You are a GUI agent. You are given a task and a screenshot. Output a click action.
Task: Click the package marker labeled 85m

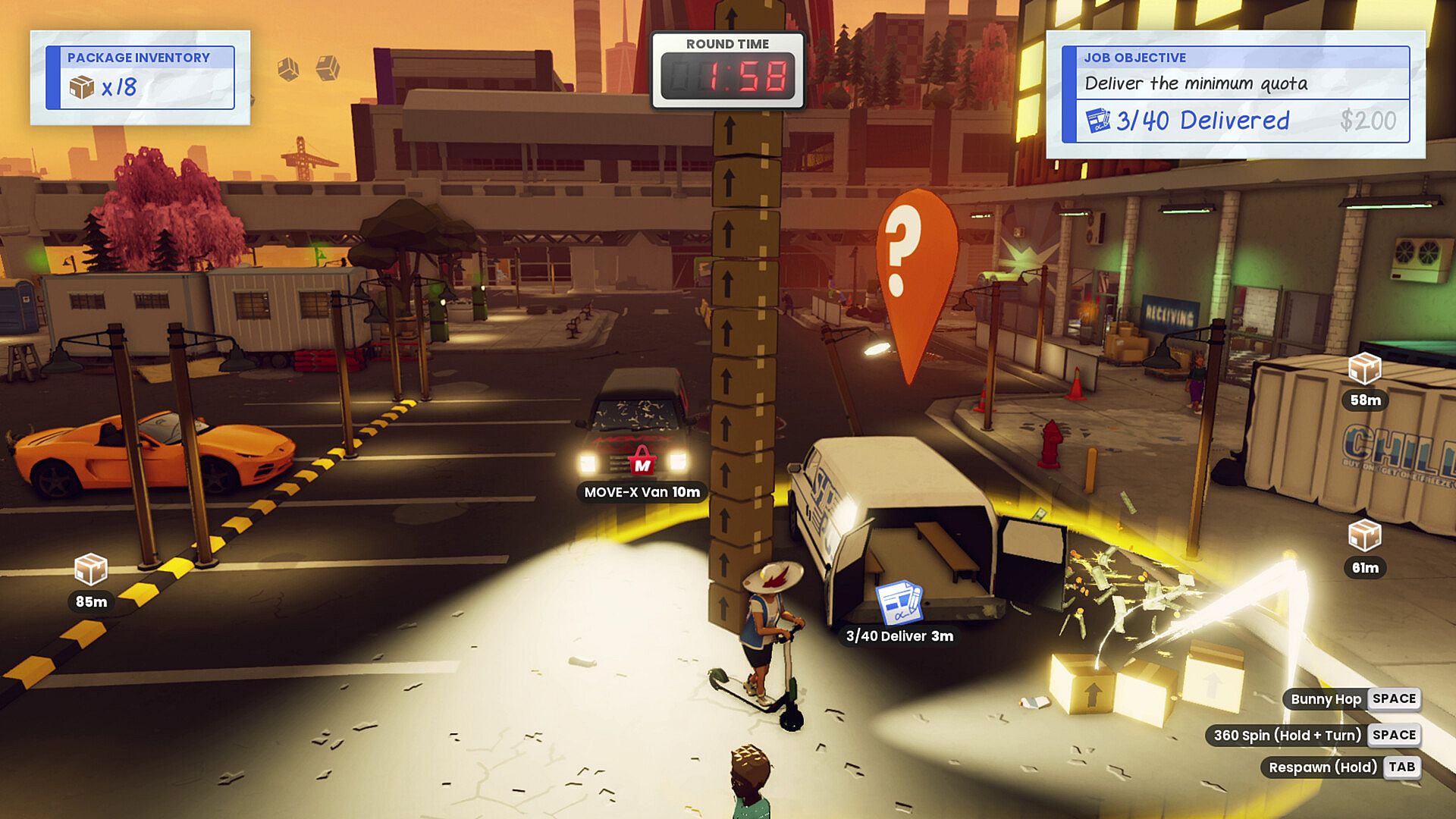pyautogui.click(x=91, y=570)
